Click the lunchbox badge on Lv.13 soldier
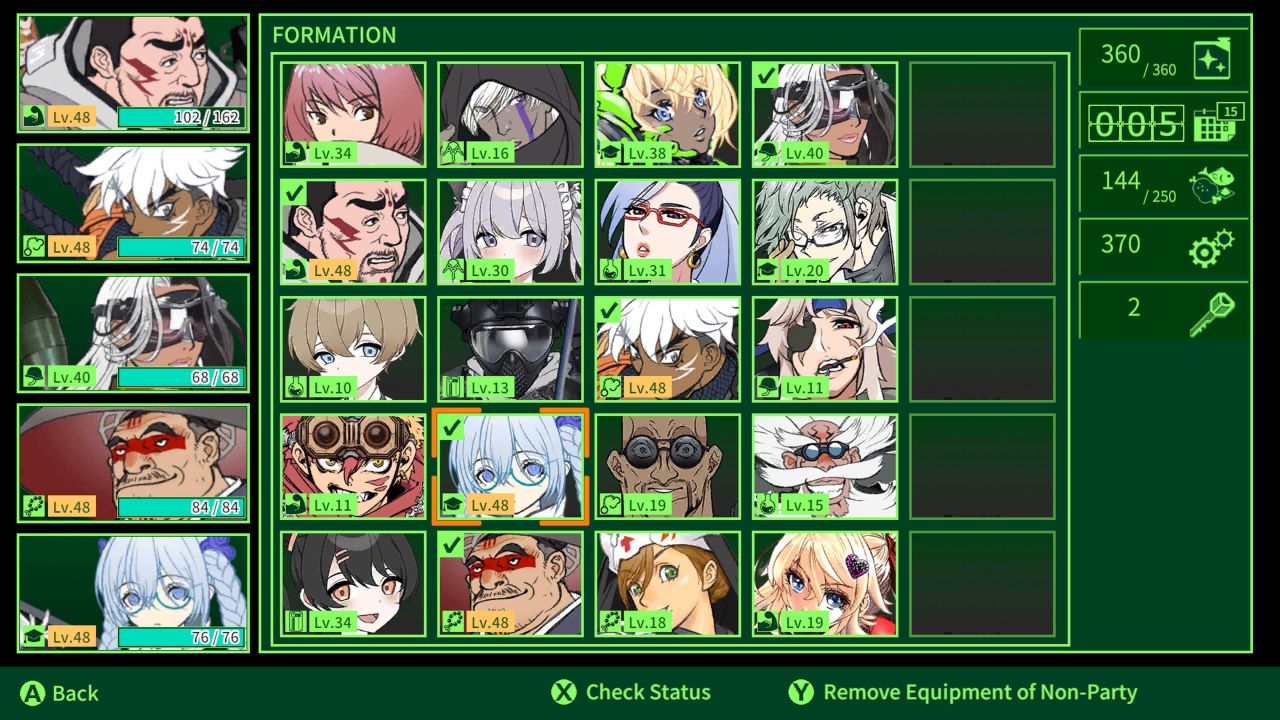The height and width of the screenshot is (720, 1280). 453,388
